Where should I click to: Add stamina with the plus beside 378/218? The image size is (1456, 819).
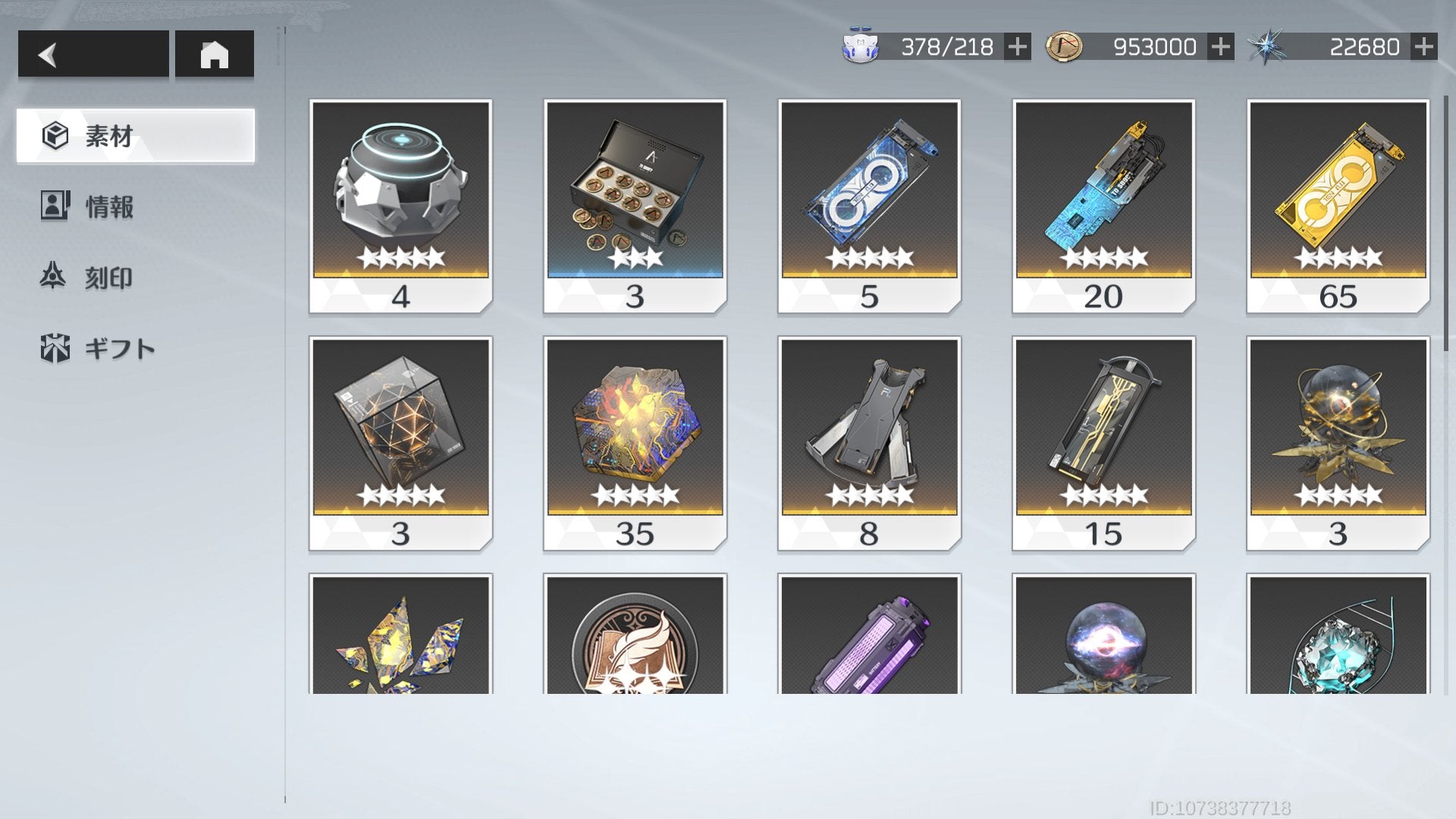(x=1017, y=47)
